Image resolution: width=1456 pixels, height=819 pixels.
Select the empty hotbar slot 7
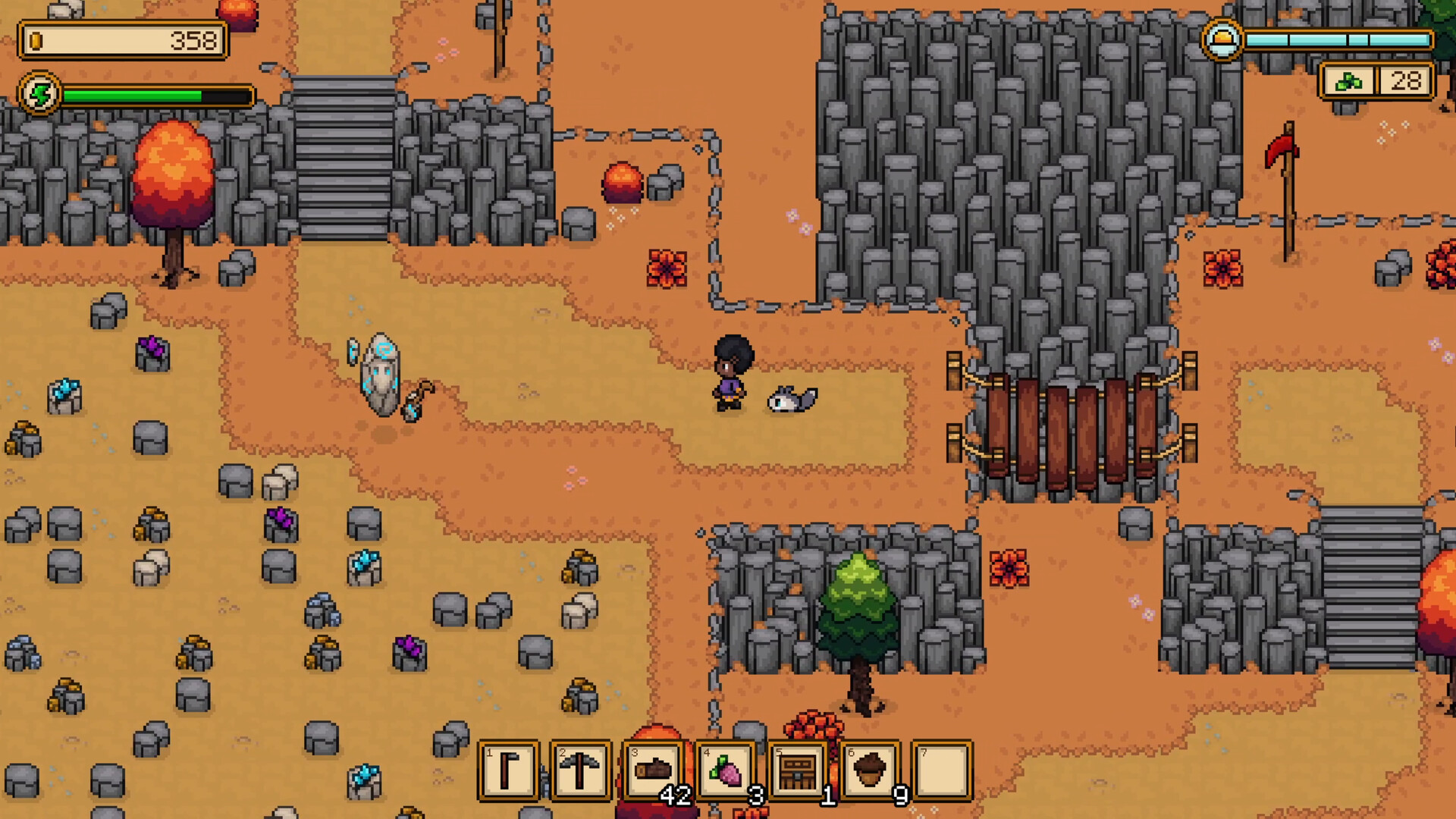944,770
